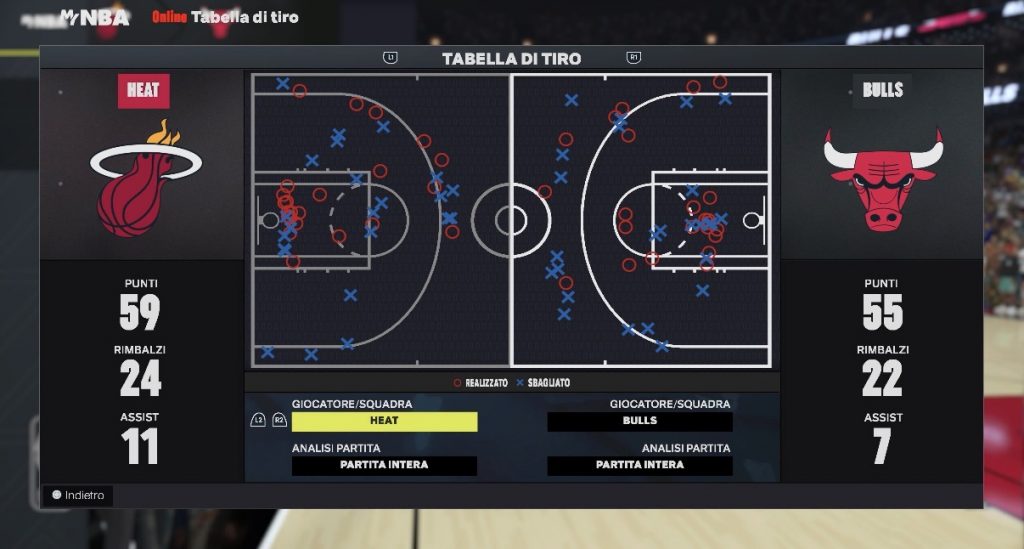Select the BULLS player/team selector

coord(640,421)
